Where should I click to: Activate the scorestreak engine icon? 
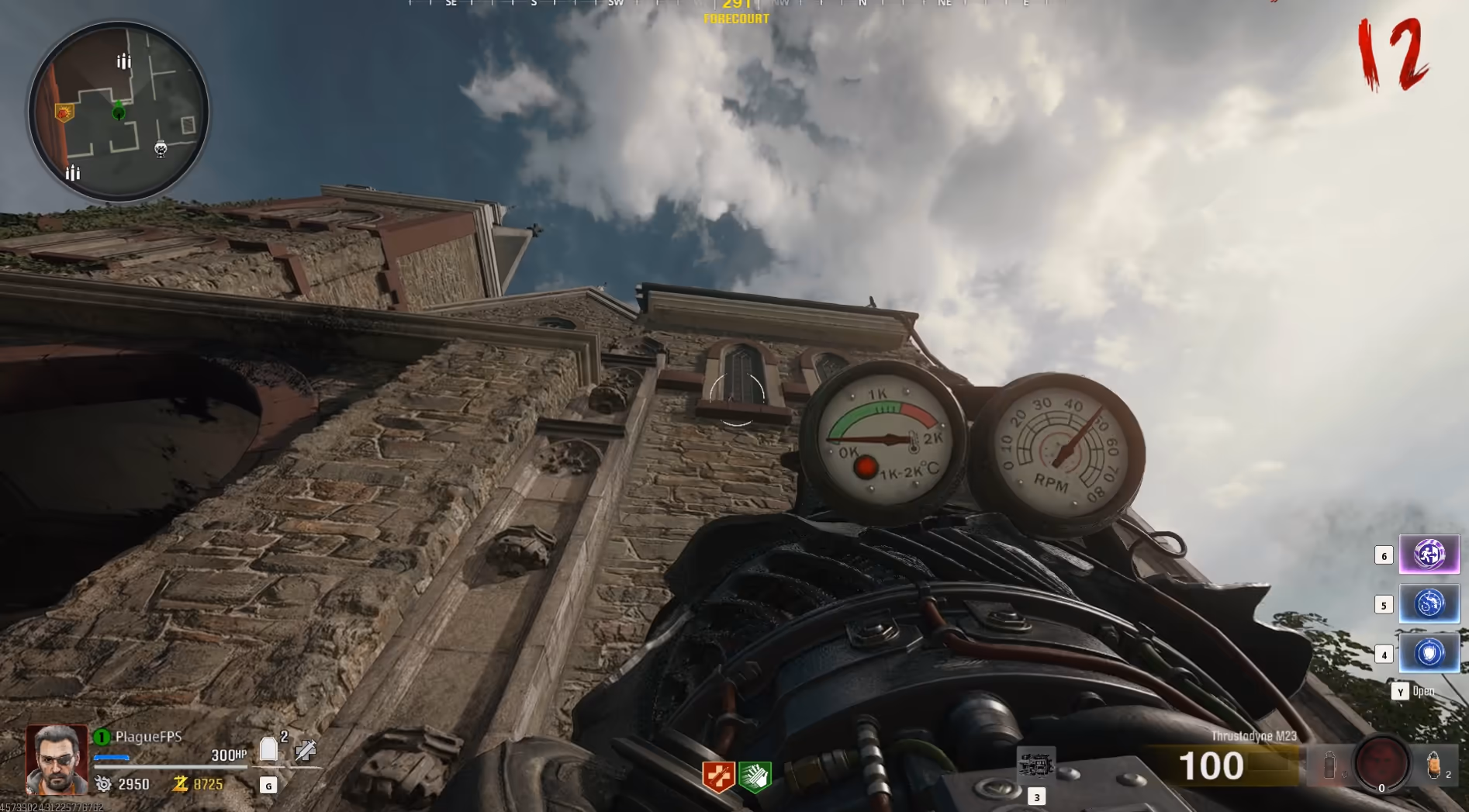coord(1035,765)
